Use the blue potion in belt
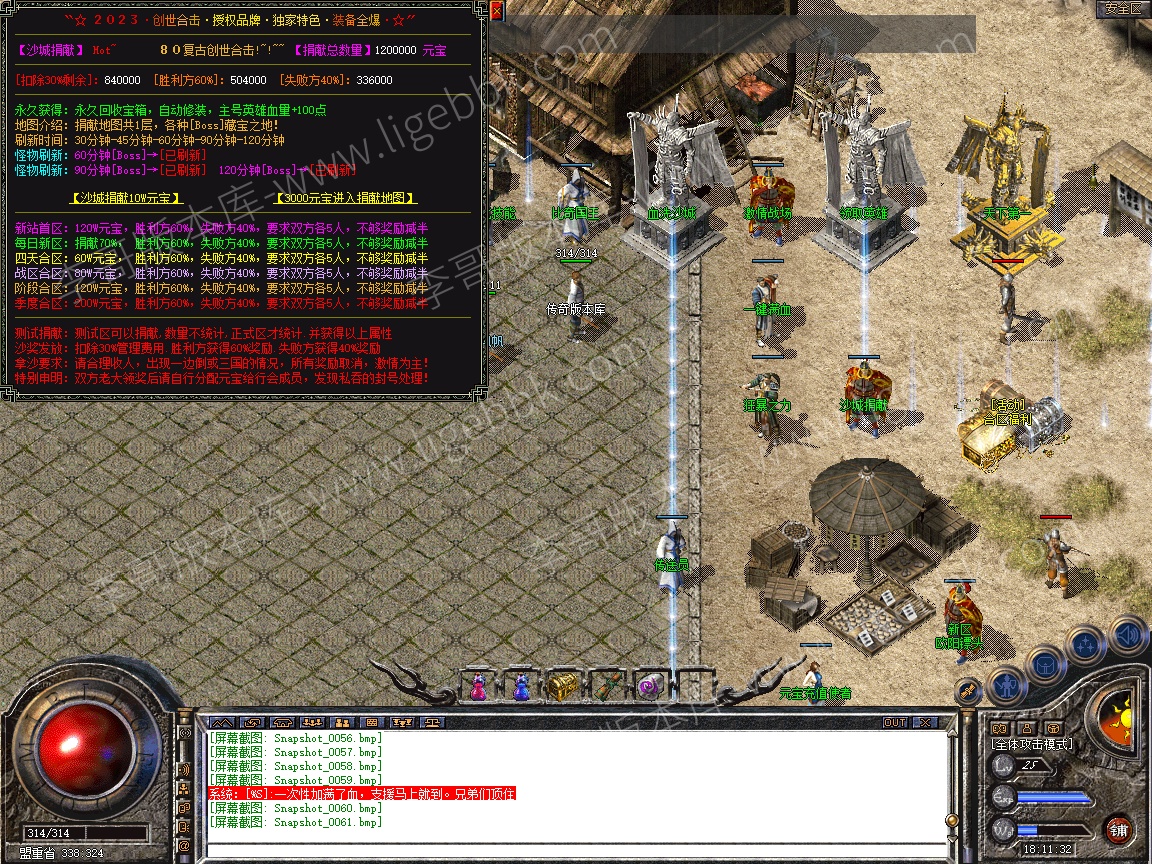This screenshot has width=1152, height=864. pos(520,687)
